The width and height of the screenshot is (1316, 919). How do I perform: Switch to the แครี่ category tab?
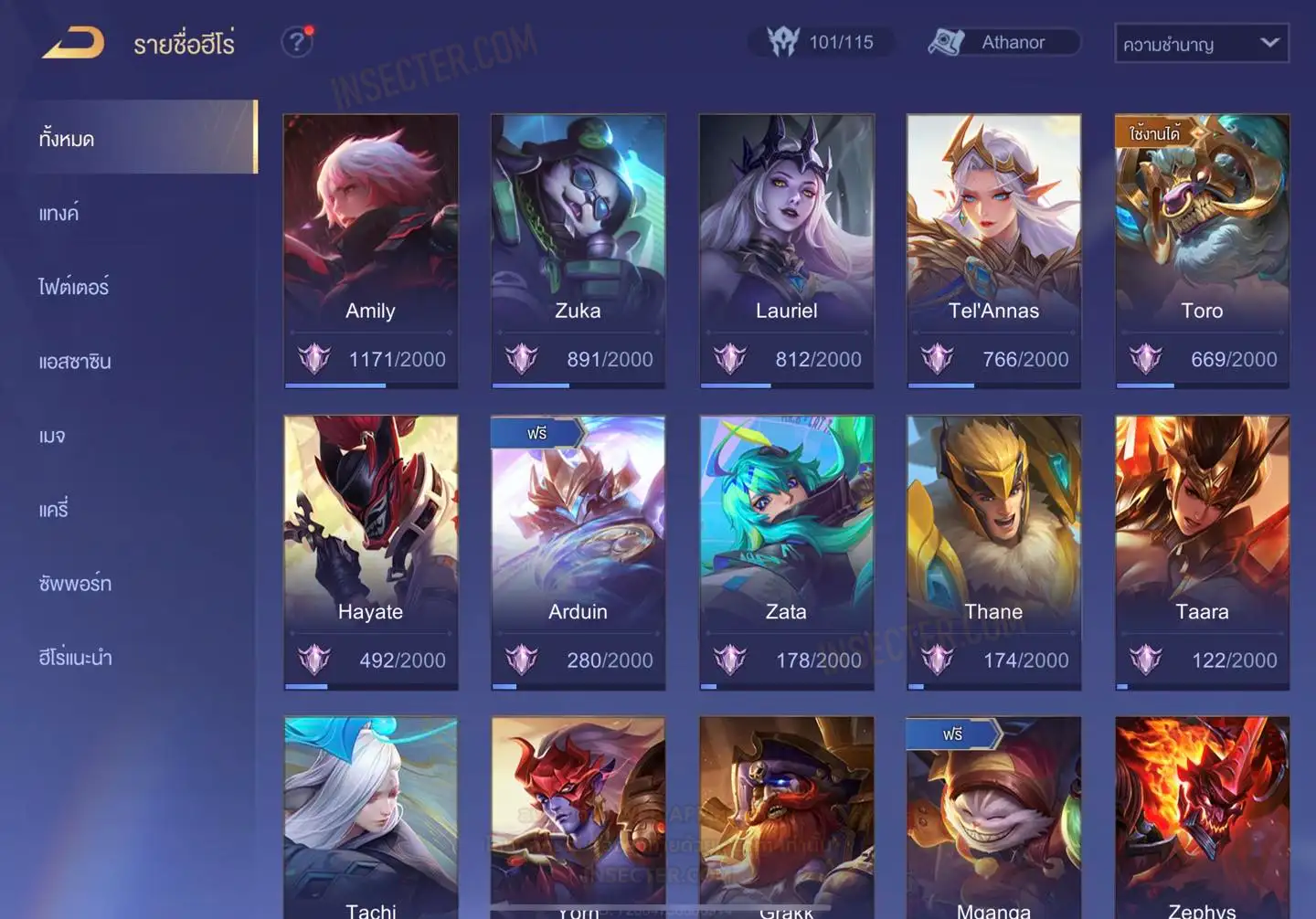[x=54, y=510]
